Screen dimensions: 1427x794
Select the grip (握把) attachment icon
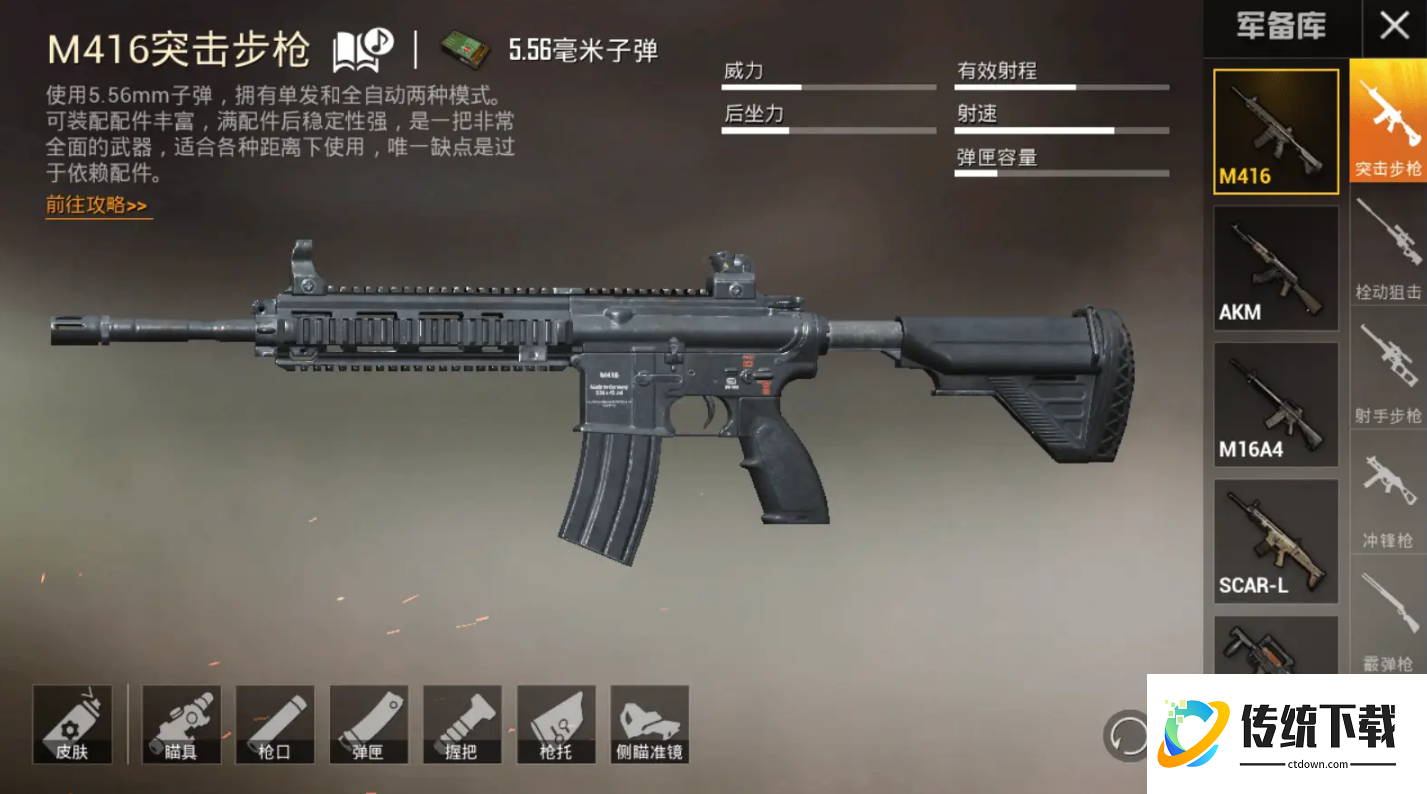(461, 723)
